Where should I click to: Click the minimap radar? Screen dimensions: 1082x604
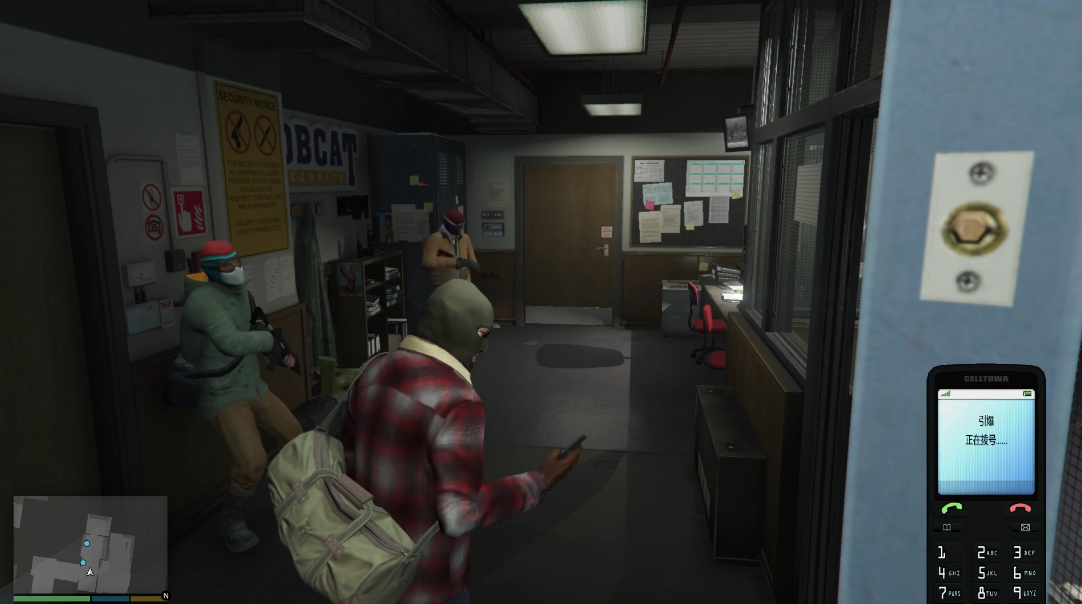coord(90,544)
